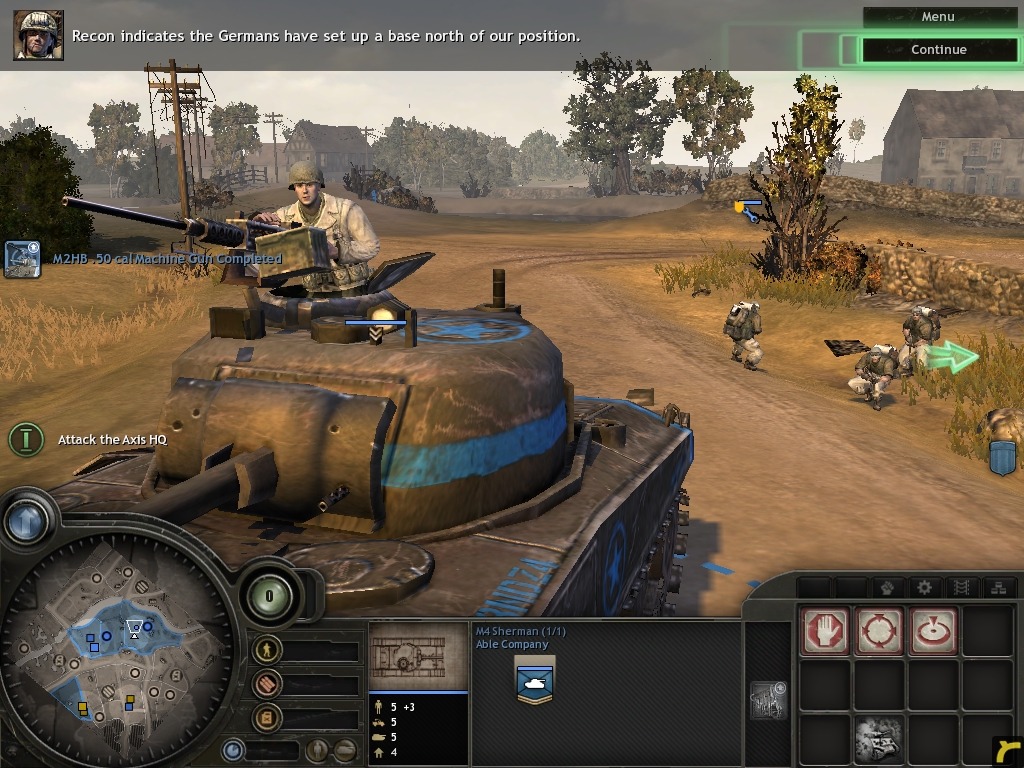Click the fuel resource jerrycan icon
Viewport: 1024px width, 768px height.
[x=267, y=717]
